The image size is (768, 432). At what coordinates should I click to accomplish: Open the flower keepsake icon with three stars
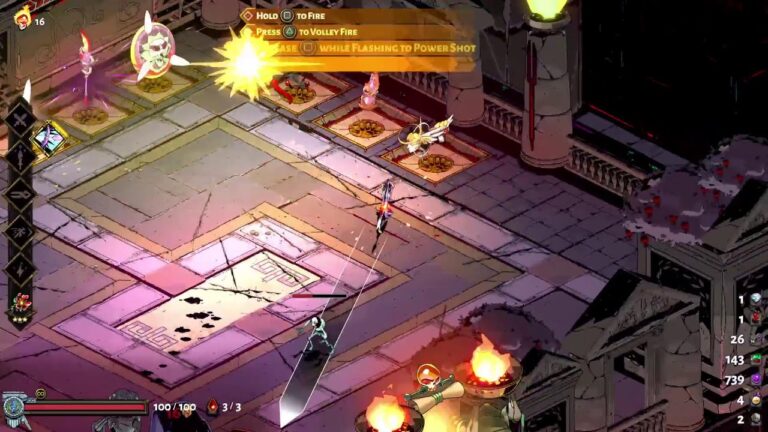click(20, 302)
